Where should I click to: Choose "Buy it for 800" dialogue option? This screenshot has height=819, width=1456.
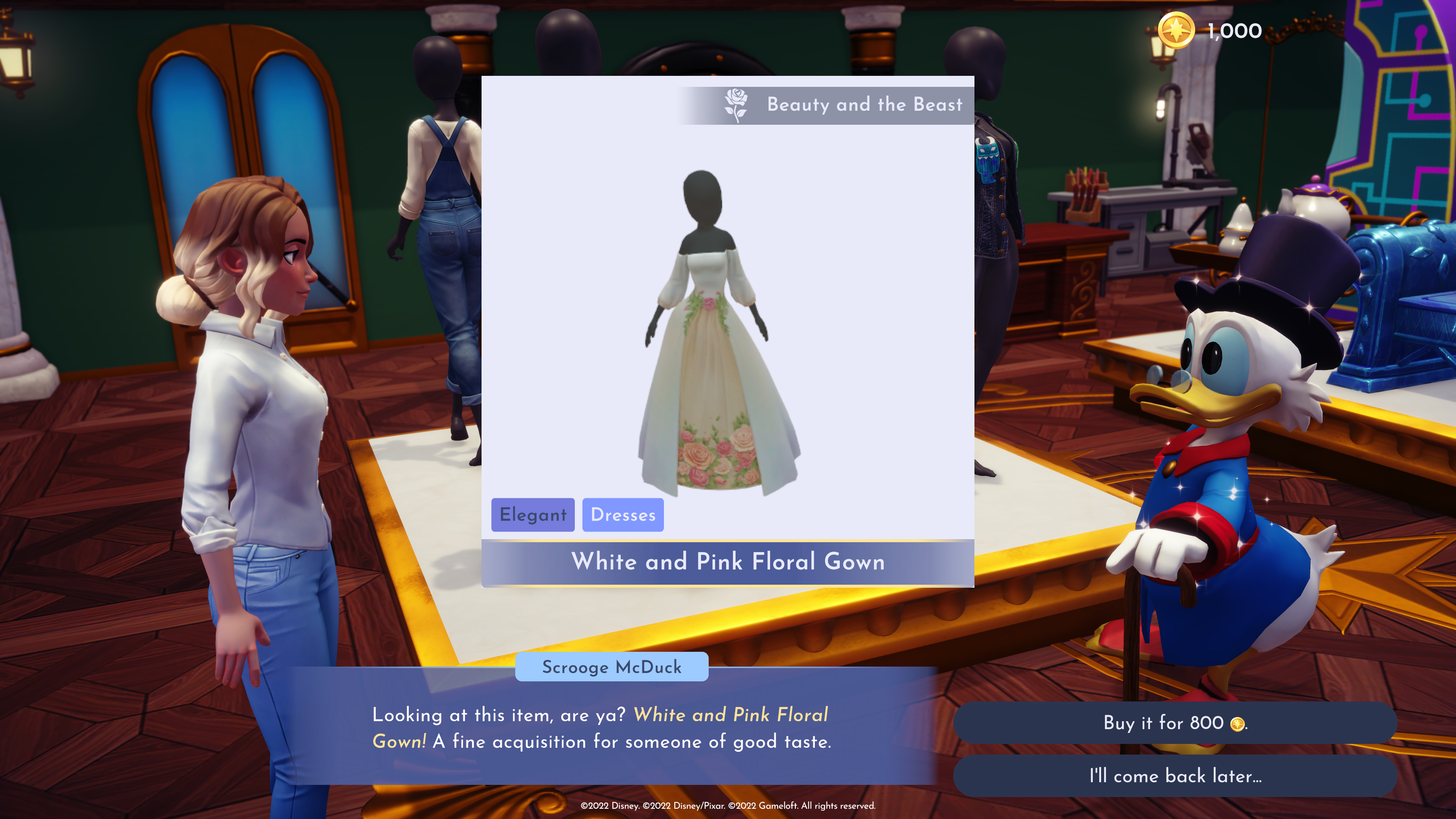(1175, 723)
